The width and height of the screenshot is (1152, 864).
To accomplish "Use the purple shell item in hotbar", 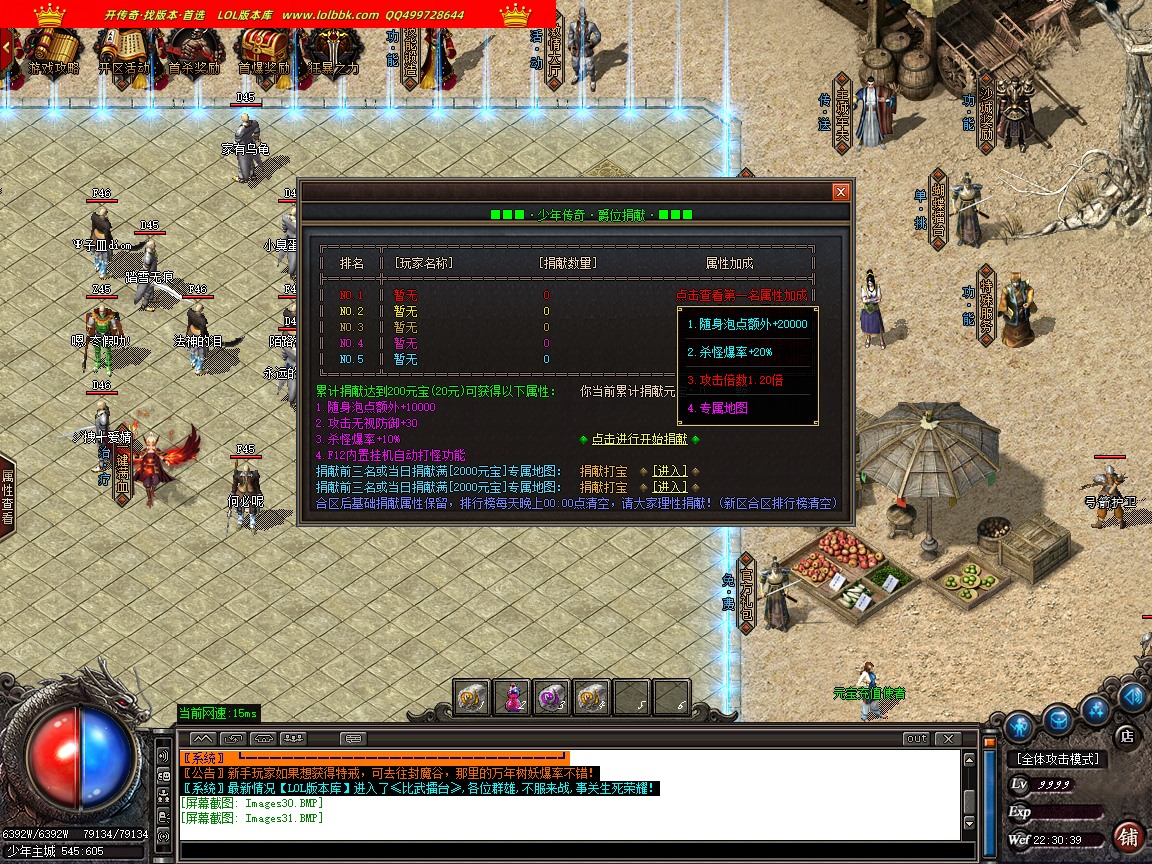I will [x=551, y=697].
